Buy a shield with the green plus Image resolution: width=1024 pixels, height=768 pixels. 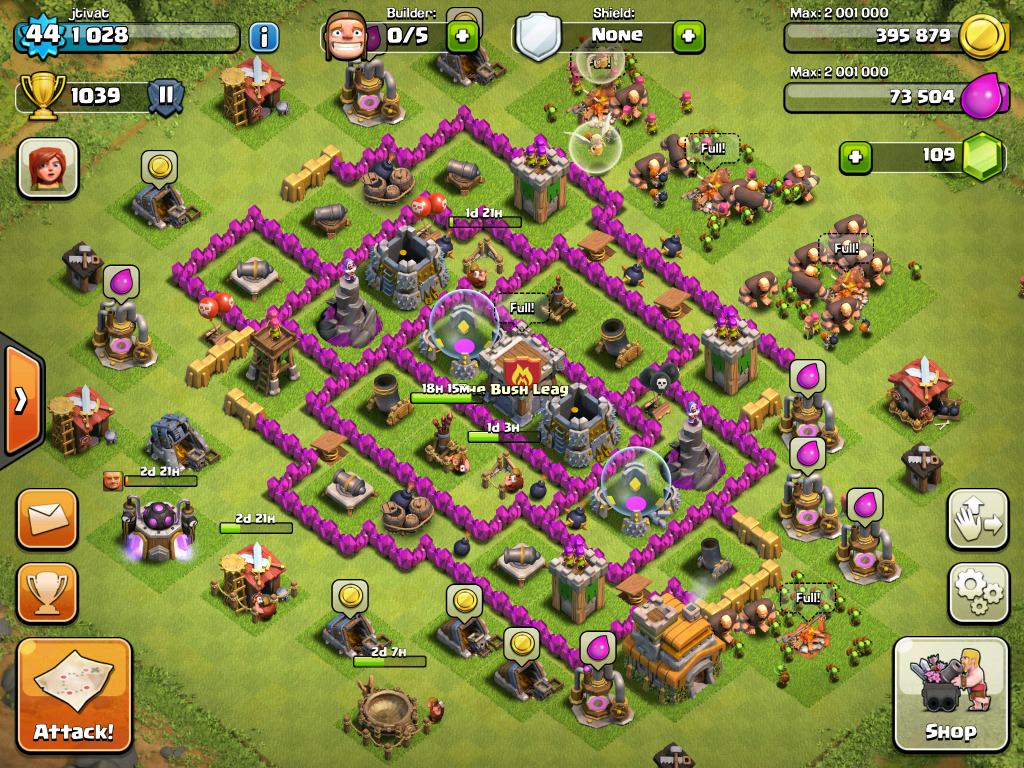click(x=688, y=36)
